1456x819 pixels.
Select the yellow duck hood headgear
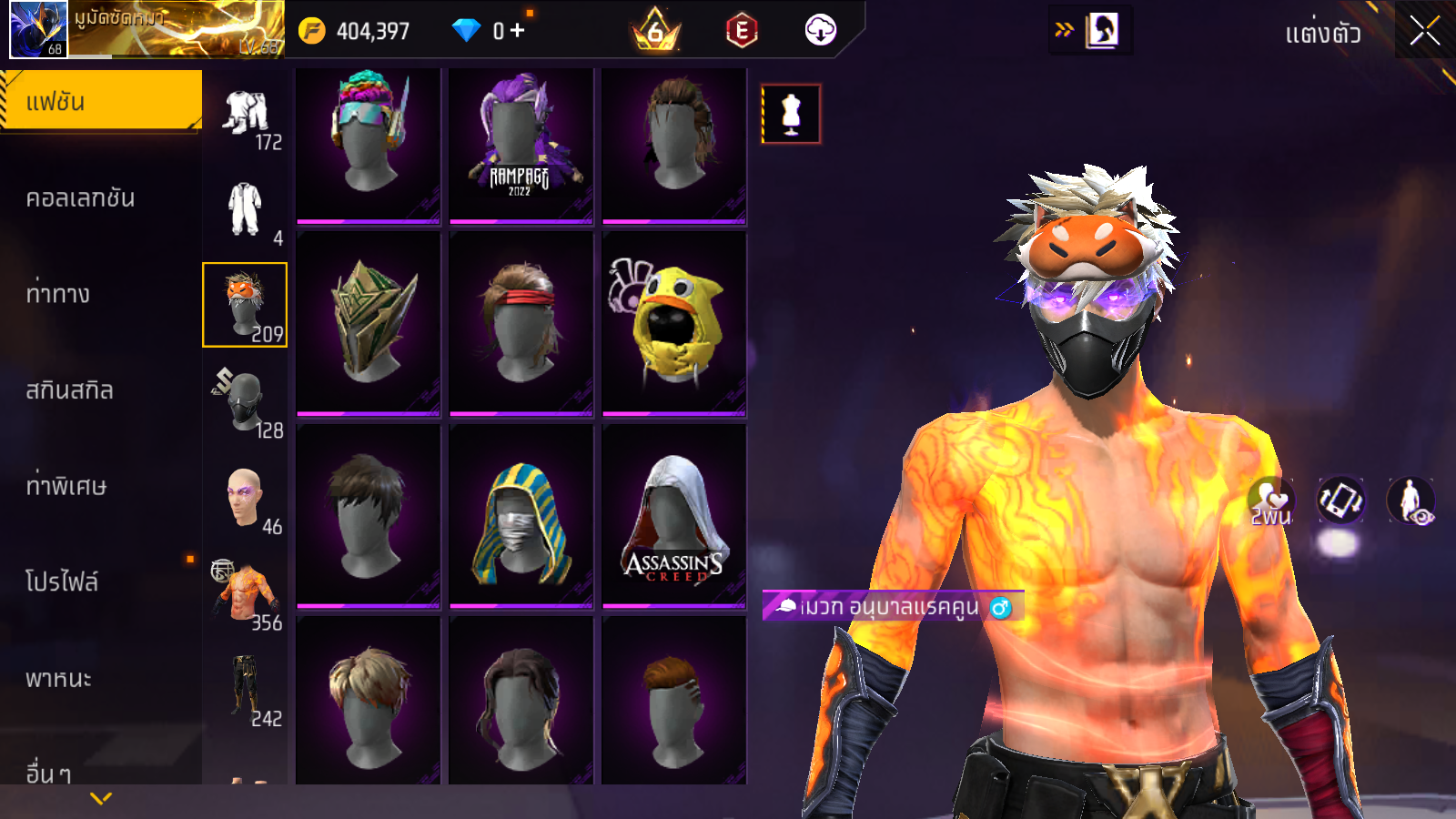point(673,323)
